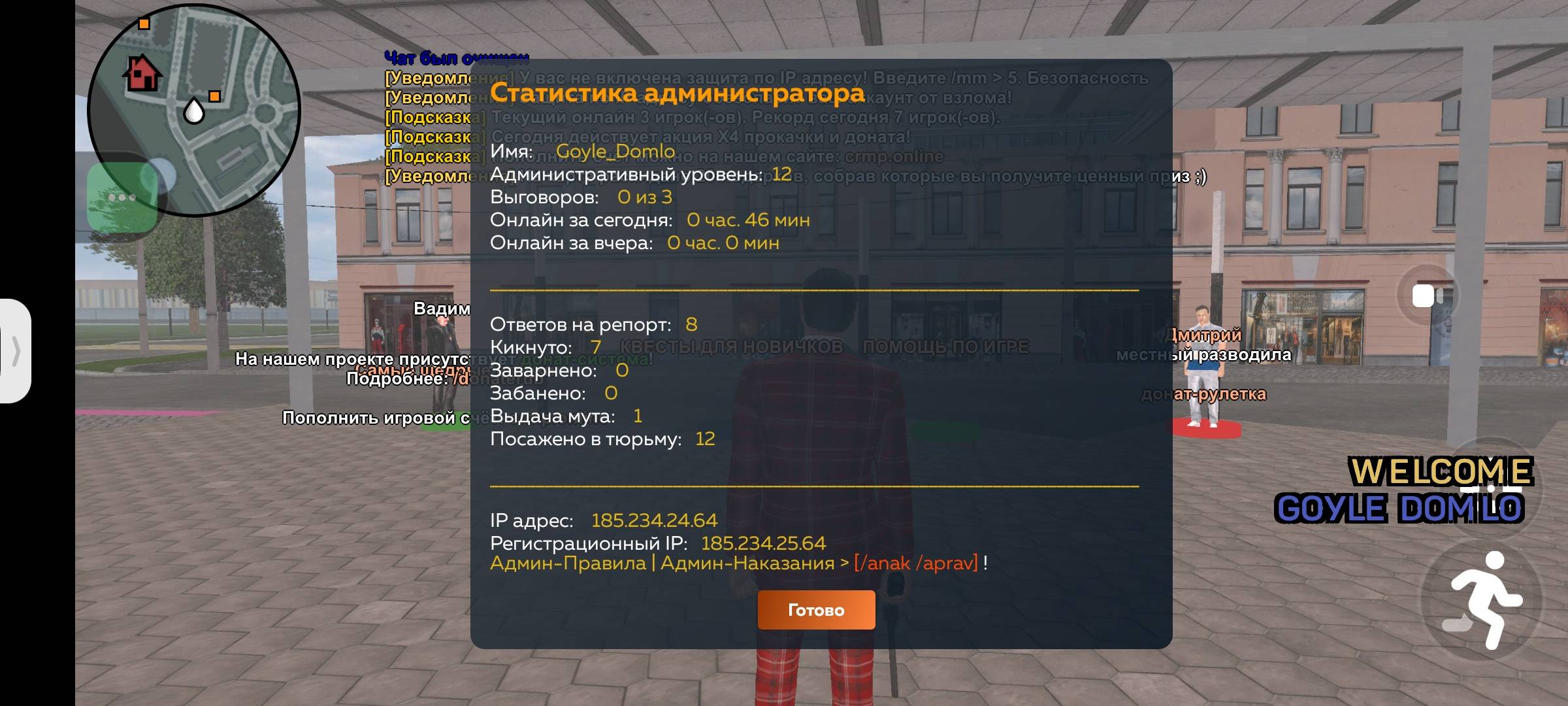This screenshot has width=1568, height=706.
Task: Tap the green chat bubble button
Action: 122,197
